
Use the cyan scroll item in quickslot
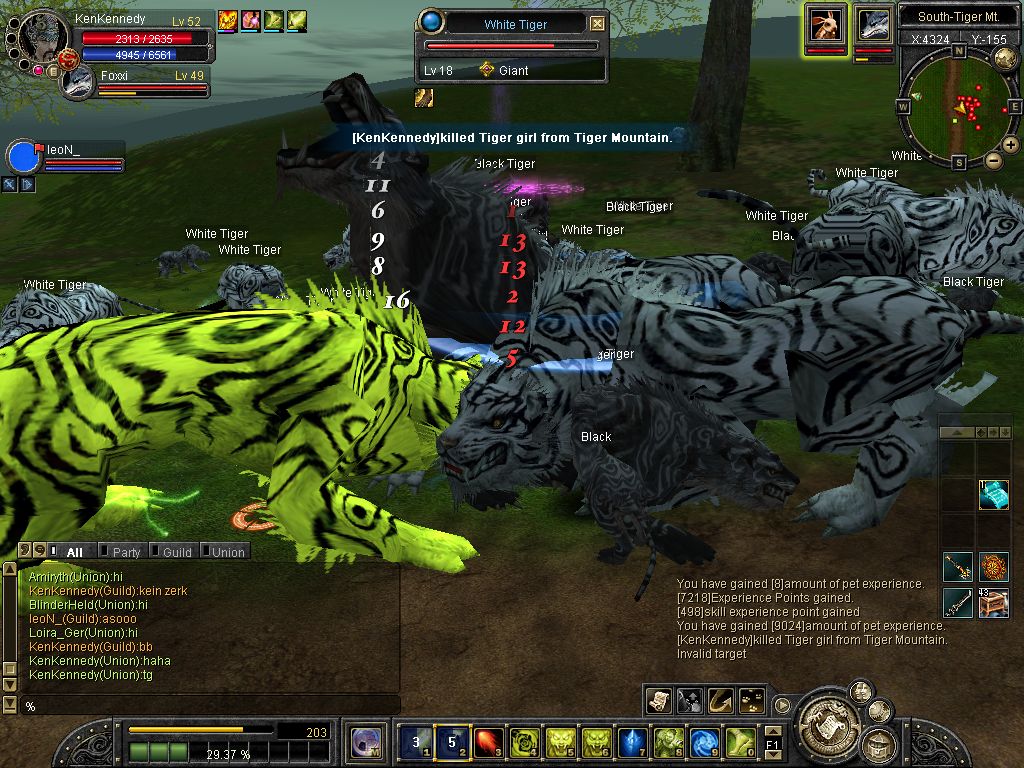(993, 495)
